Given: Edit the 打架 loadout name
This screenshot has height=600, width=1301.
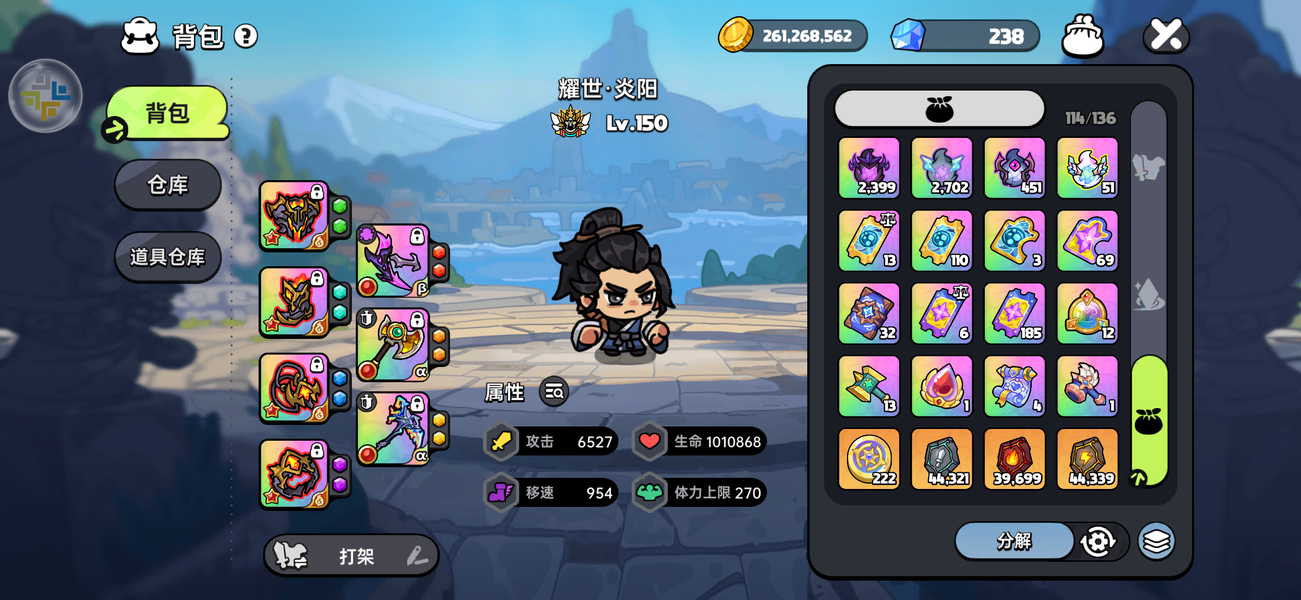Looking at the screenshot, I should (x=417, y=556).
